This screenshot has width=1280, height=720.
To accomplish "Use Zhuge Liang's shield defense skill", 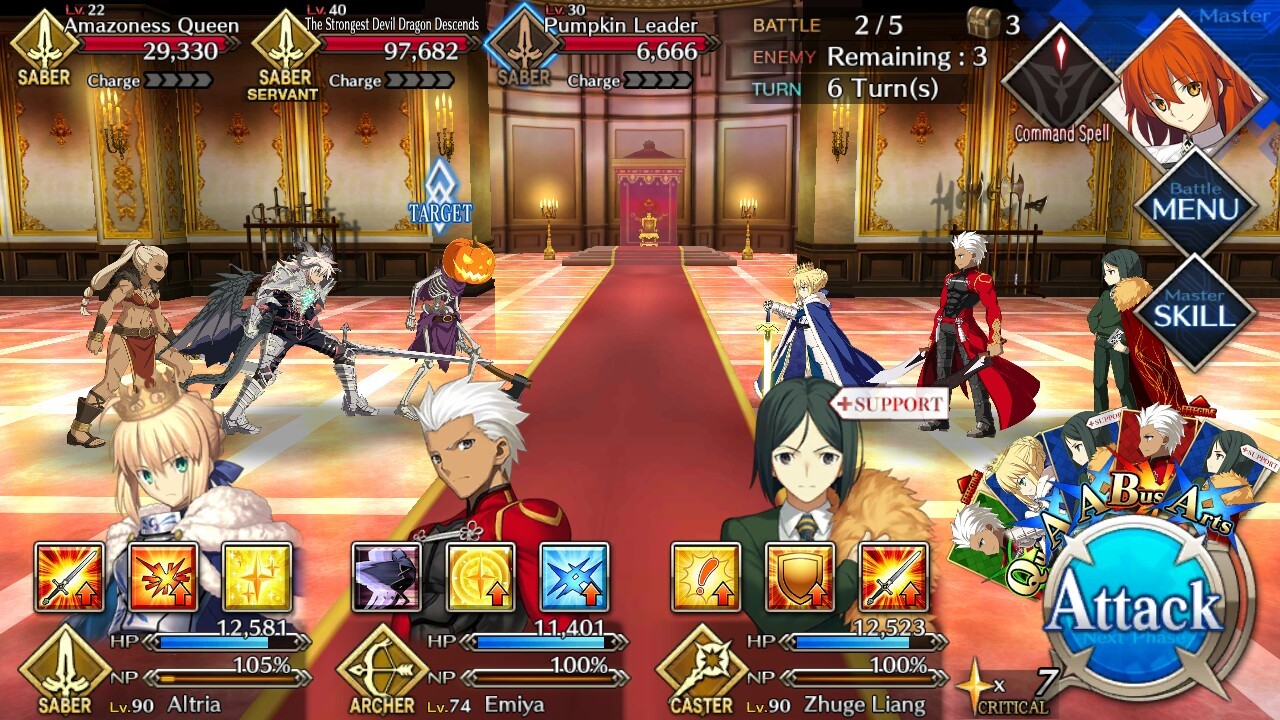I will coord(799,577).
